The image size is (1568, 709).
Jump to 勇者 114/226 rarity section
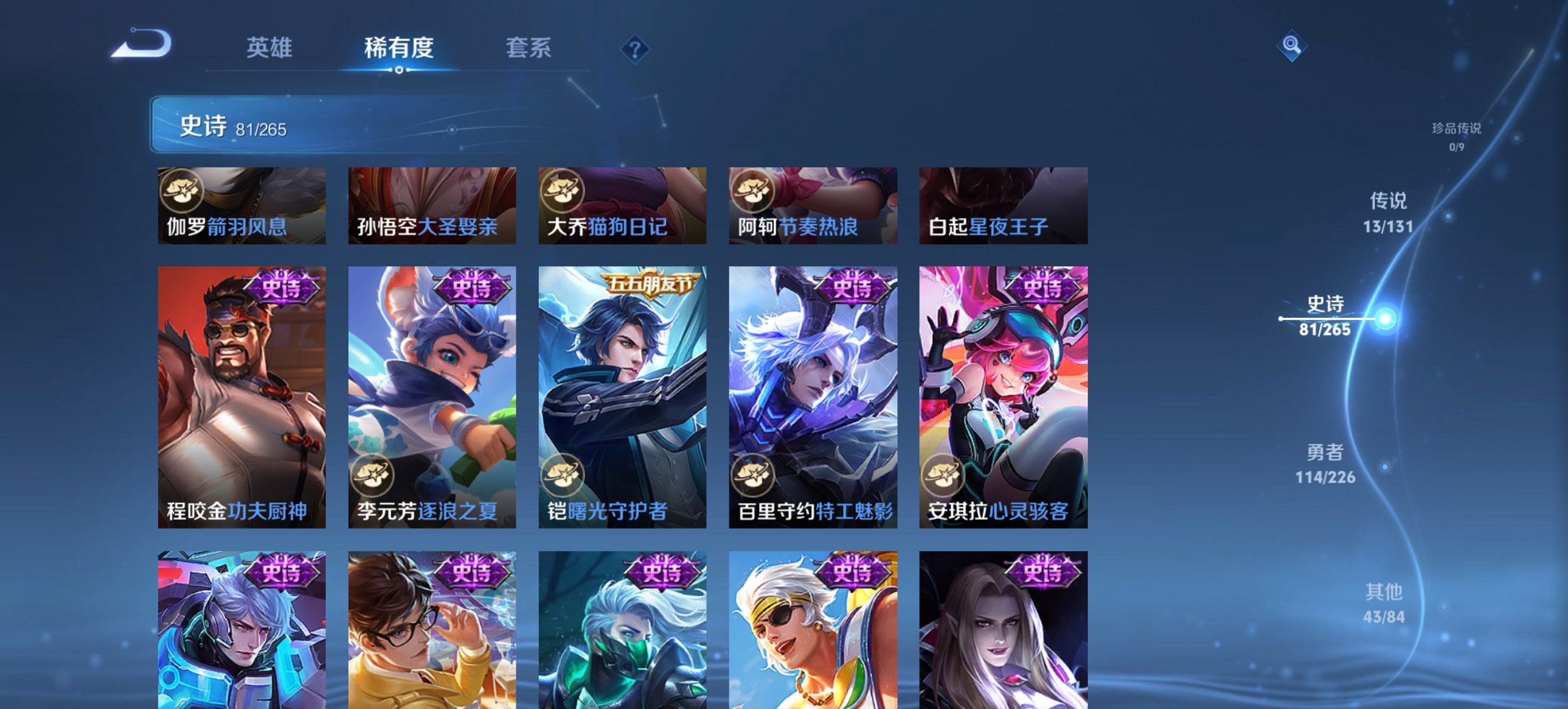tap(1326, 463)
